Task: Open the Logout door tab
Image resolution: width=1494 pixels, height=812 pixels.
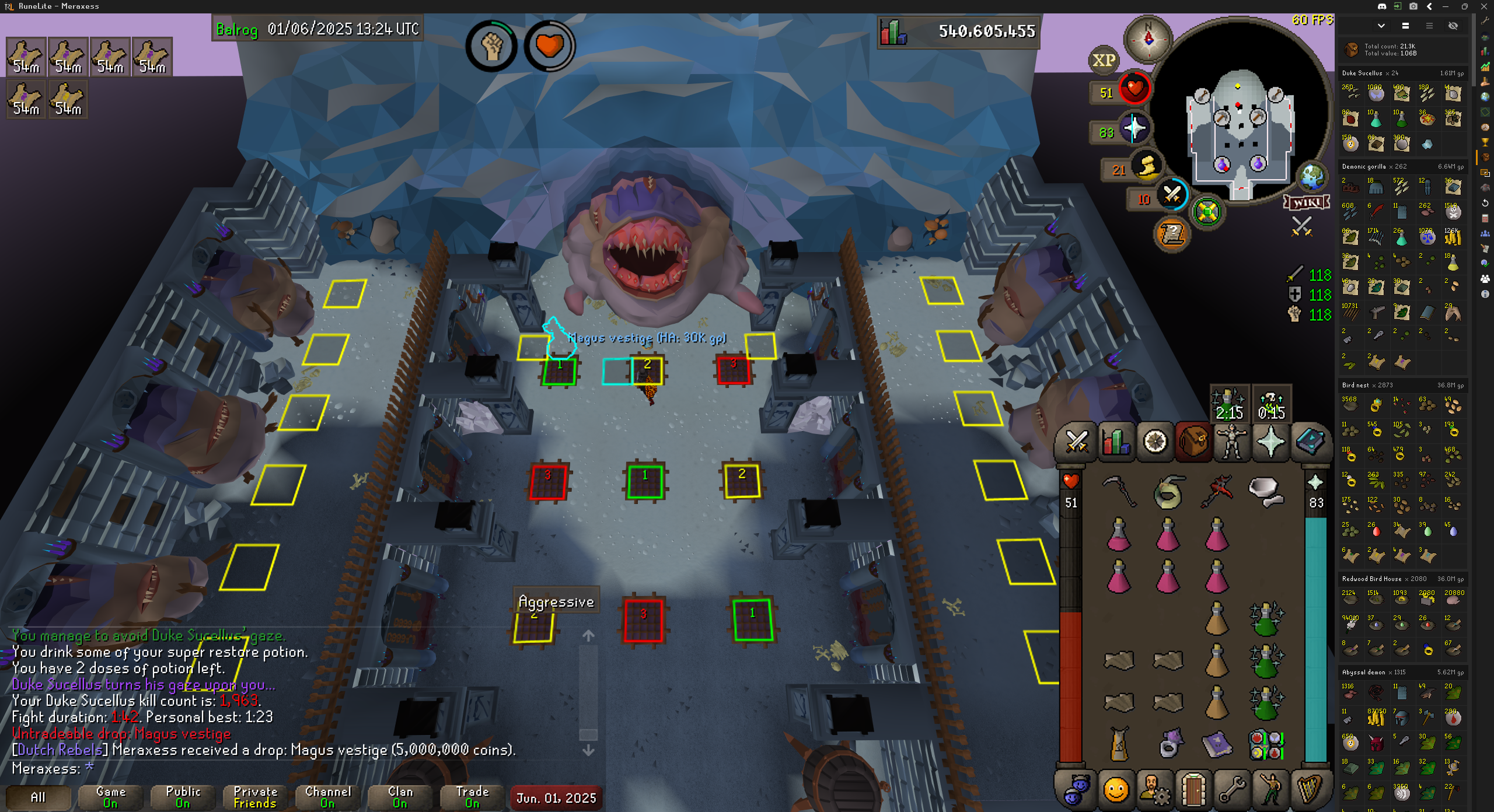Action: click(x=1193, y=790)
